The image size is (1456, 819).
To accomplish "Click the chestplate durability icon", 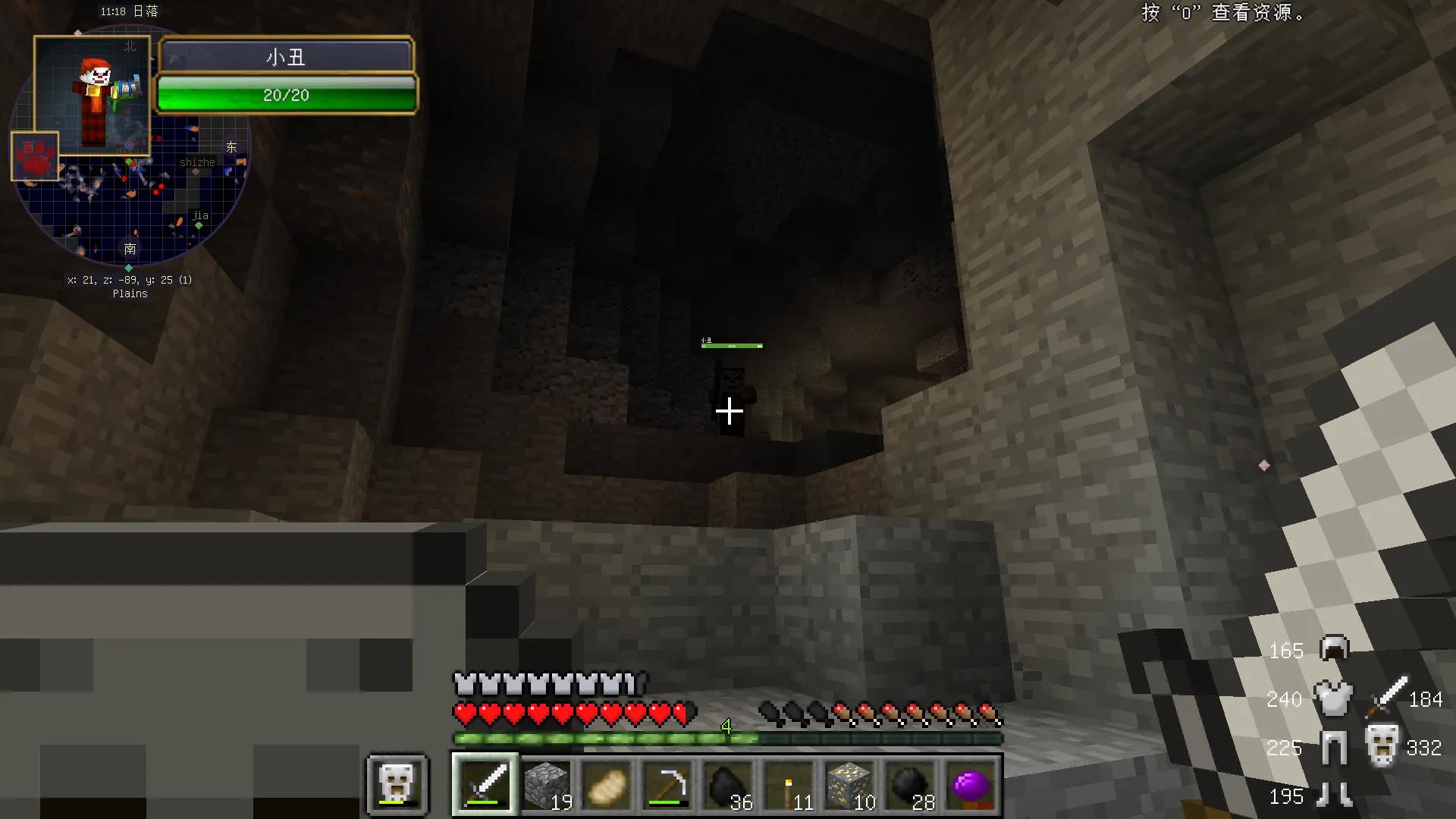I will (1332, 698).
